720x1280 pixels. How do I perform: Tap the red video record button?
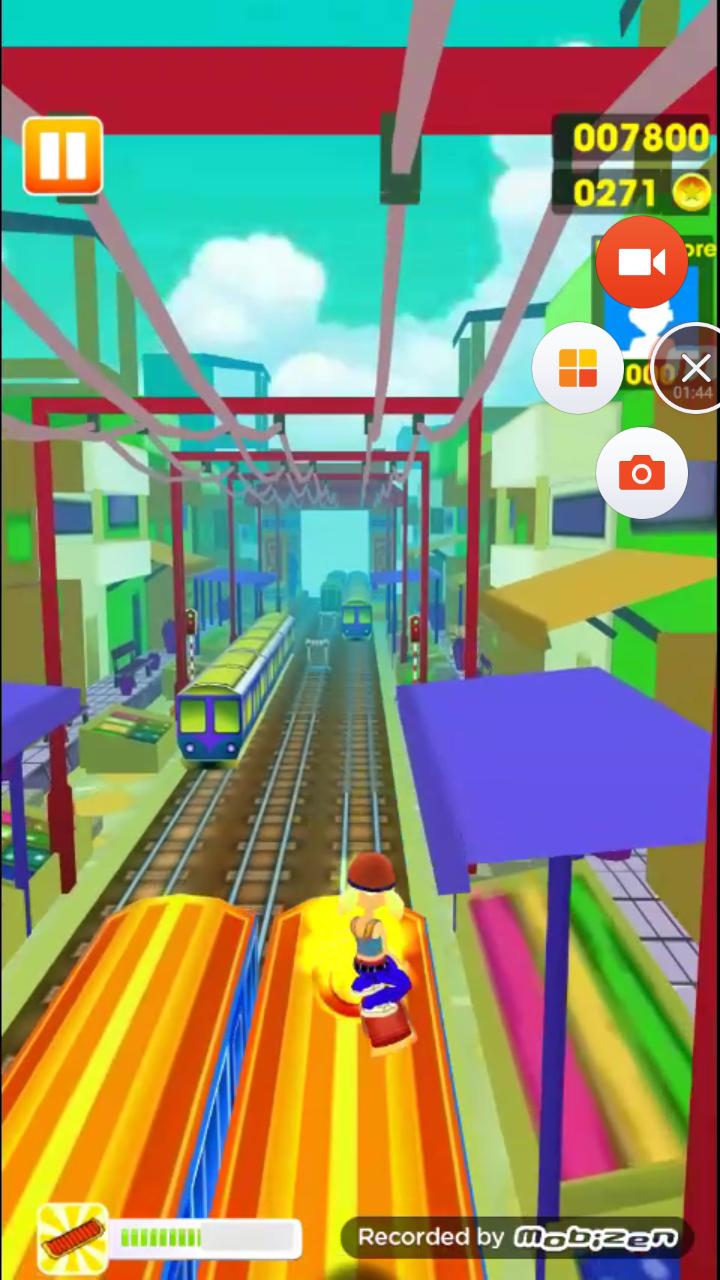(641, 262)
